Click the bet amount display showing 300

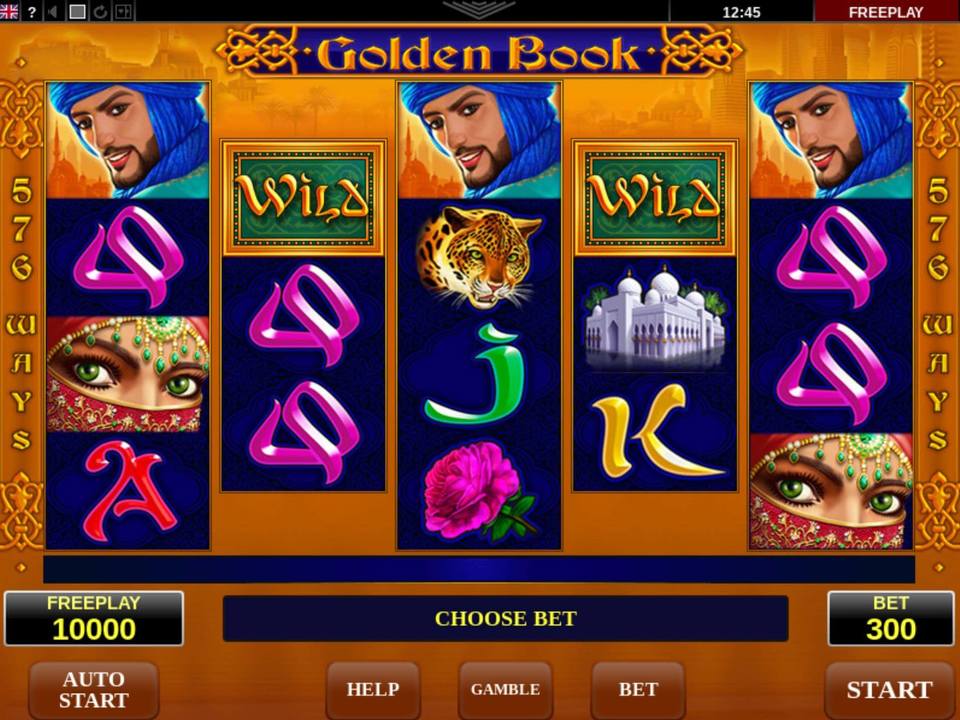(890, 619)
